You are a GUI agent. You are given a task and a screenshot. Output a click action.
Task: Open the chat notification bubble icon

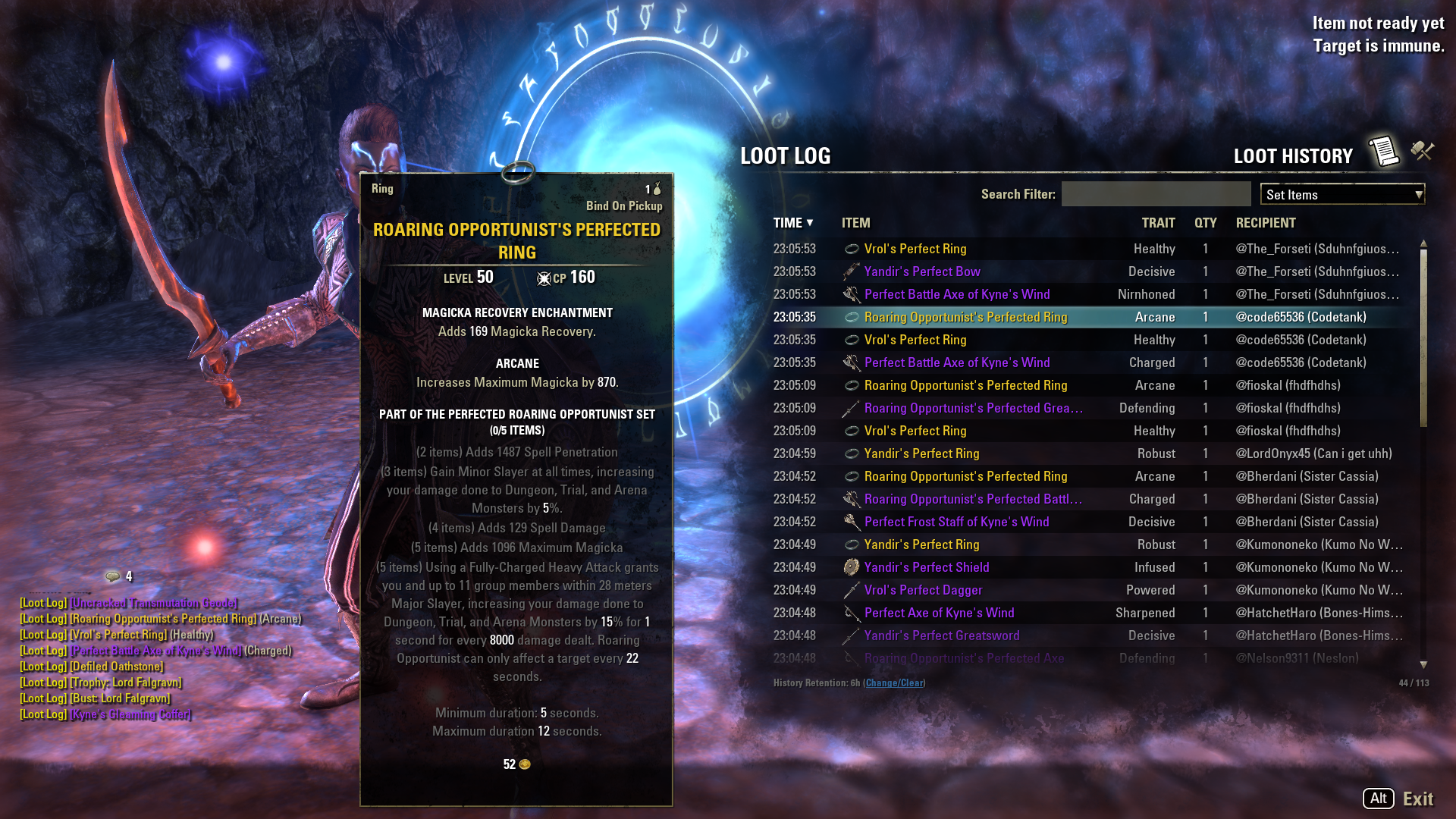click(113, 576)
